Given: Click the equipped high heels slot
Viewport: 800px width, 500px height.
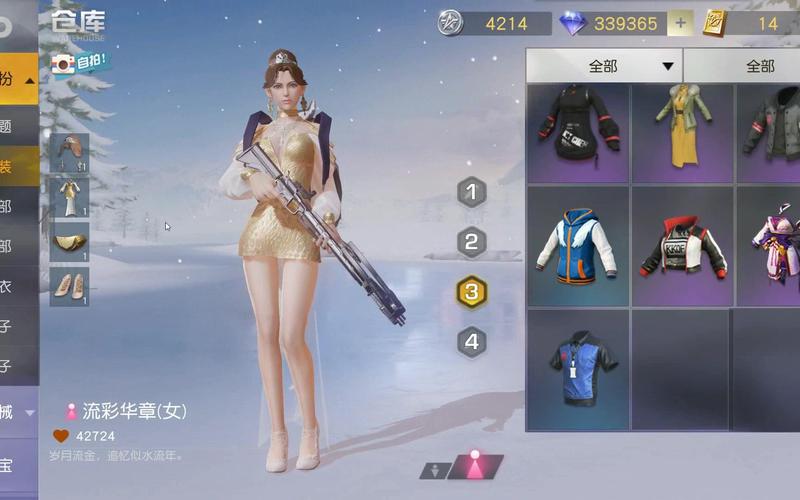Looking at the screenshot, I should (70, 287).
